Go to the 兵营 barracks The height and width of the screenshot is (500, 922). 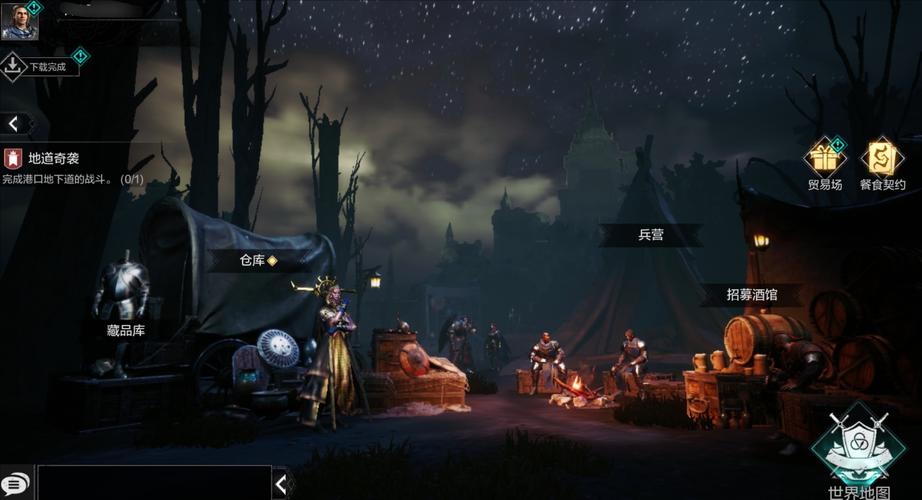point(650,236)
